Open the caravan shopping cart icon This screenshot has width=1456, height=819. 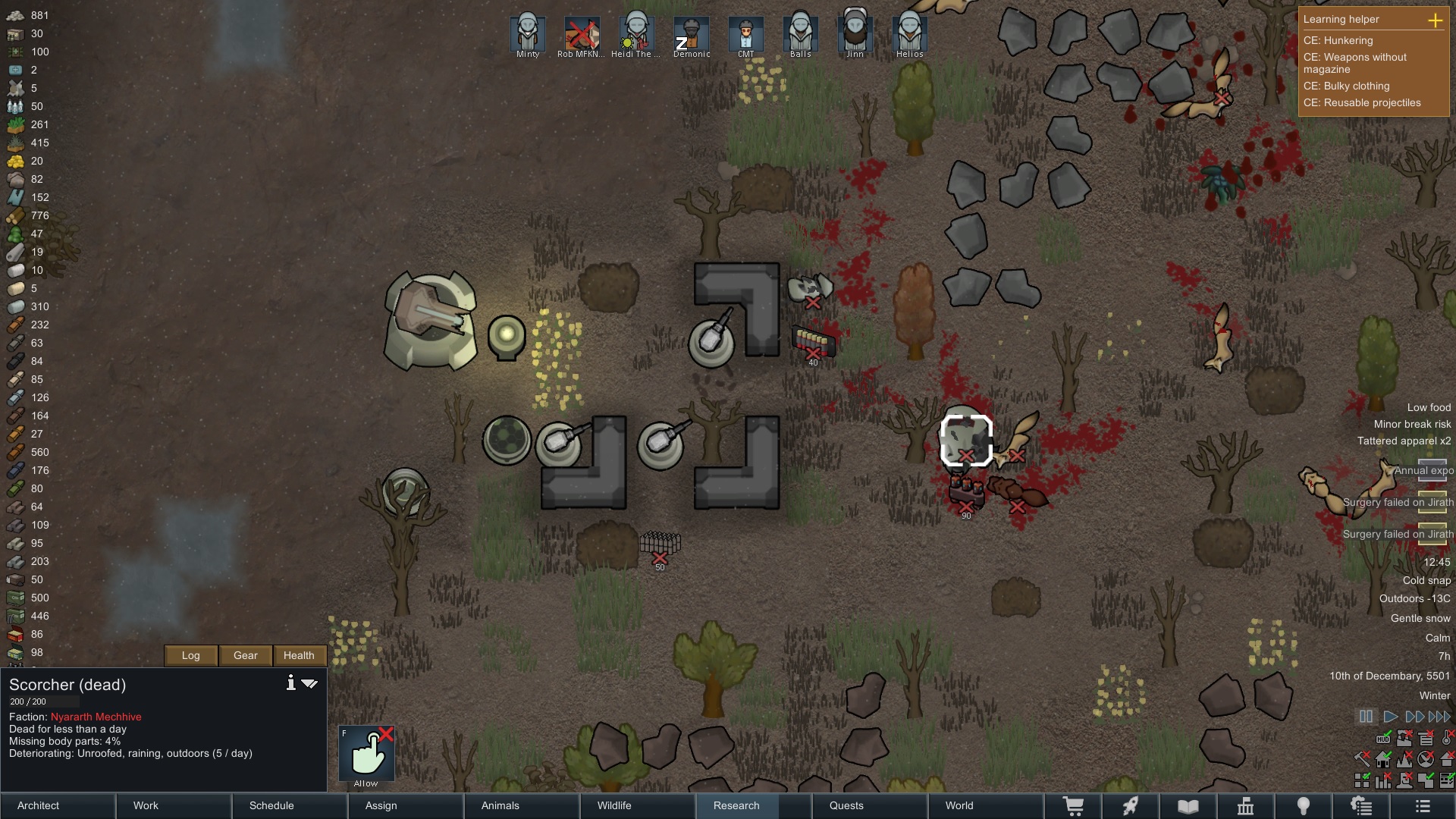[1073, 806]
